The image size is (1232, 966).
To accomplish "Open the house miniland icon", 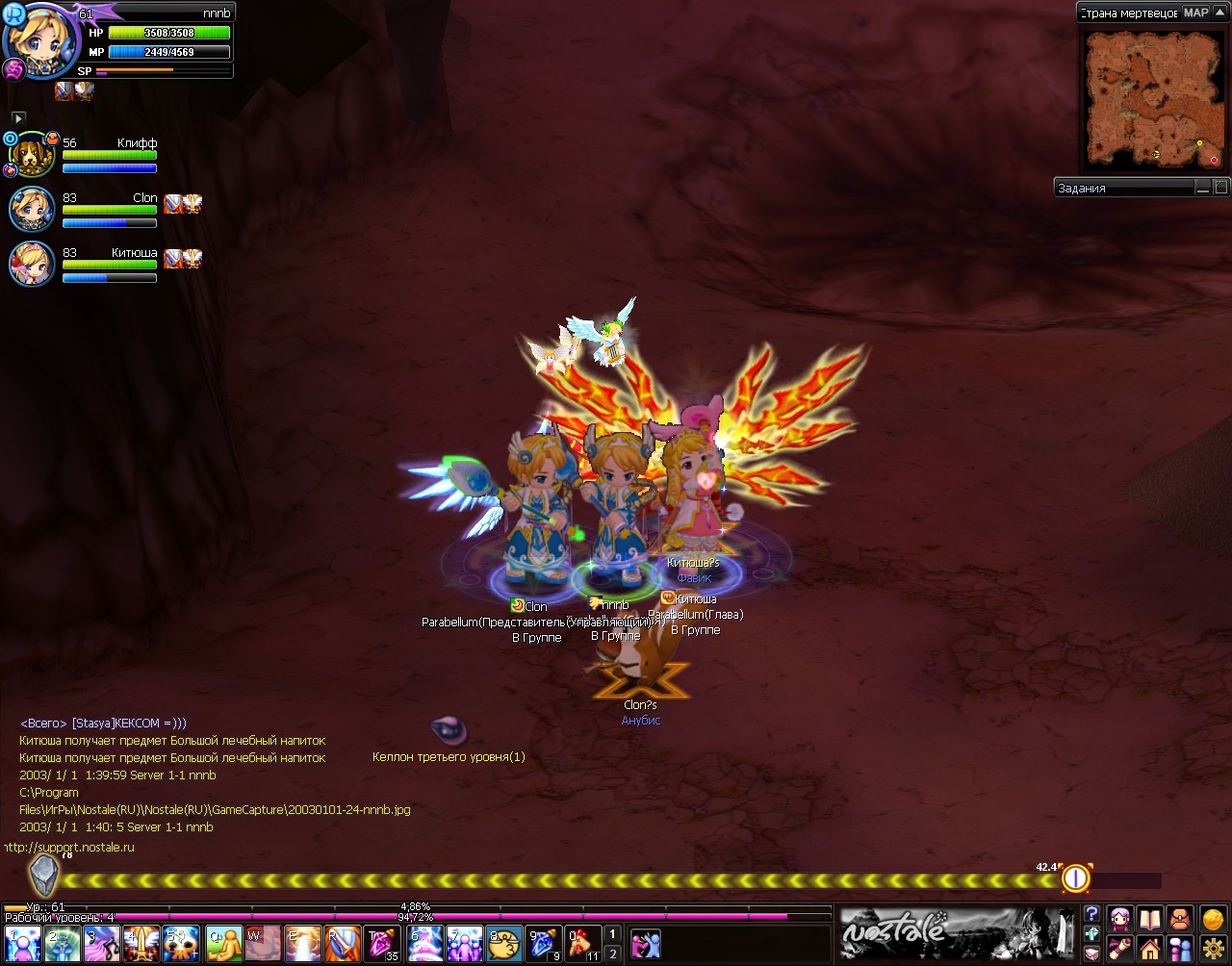I will tap(1149, 949).
